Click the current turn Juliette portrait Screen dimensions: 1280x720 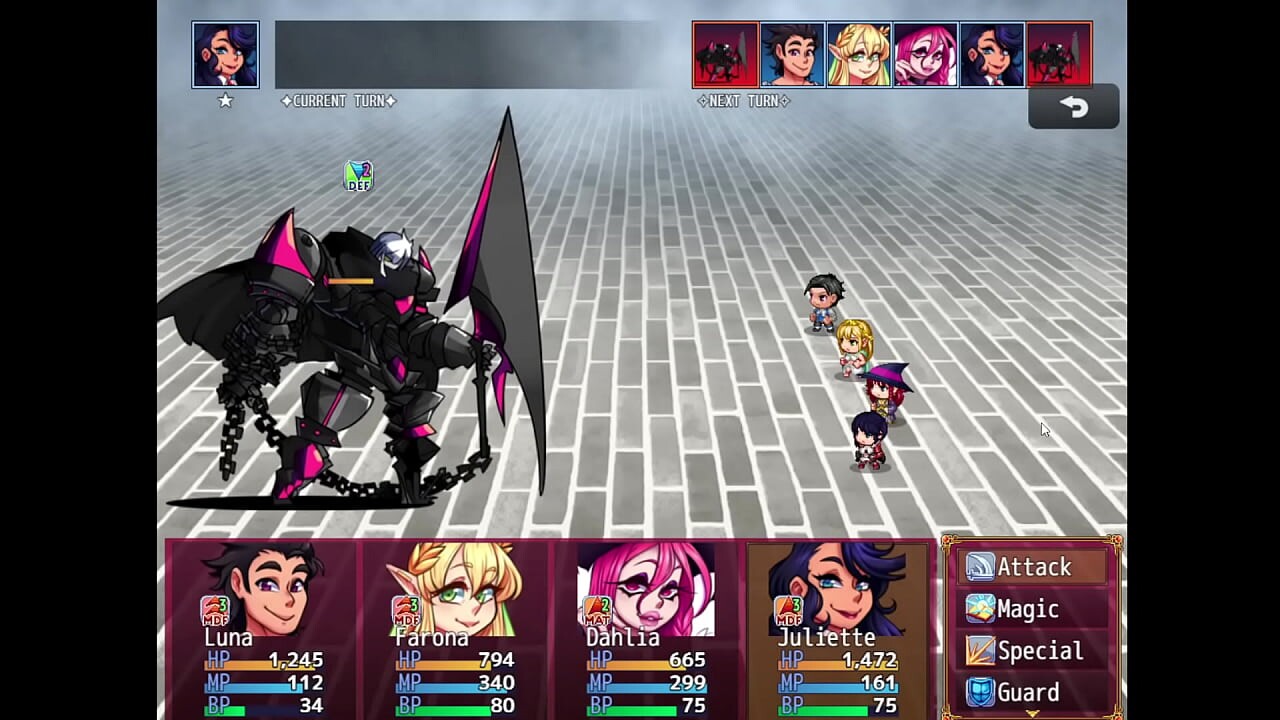pos(226,55)
